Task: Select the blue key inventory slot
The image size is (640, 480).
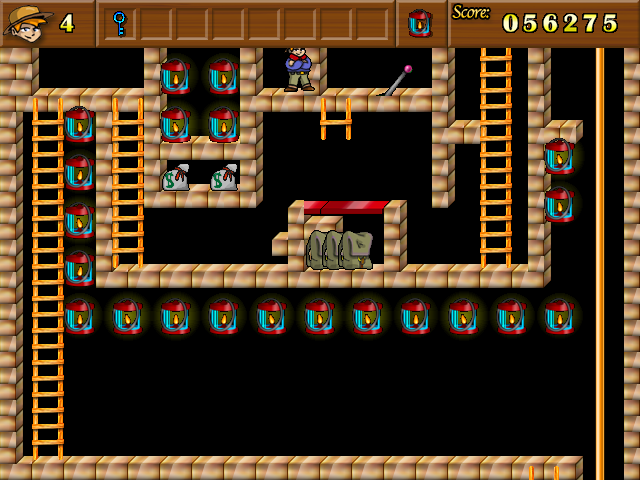Action: tap(120, 22)
